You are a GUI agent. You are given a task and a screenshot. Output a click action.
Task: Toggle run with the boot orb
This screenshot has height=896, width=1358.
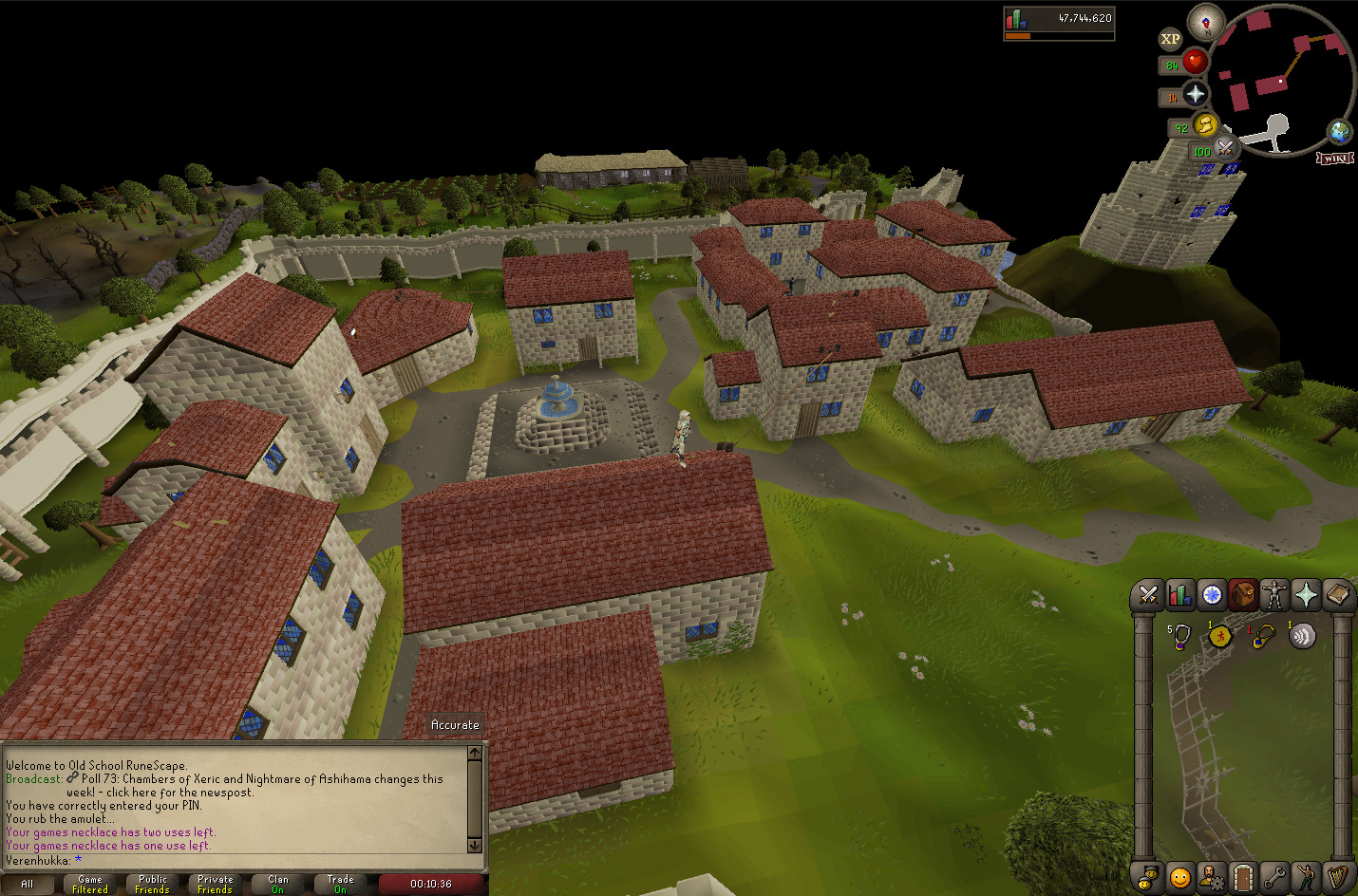click(1205, 125)
